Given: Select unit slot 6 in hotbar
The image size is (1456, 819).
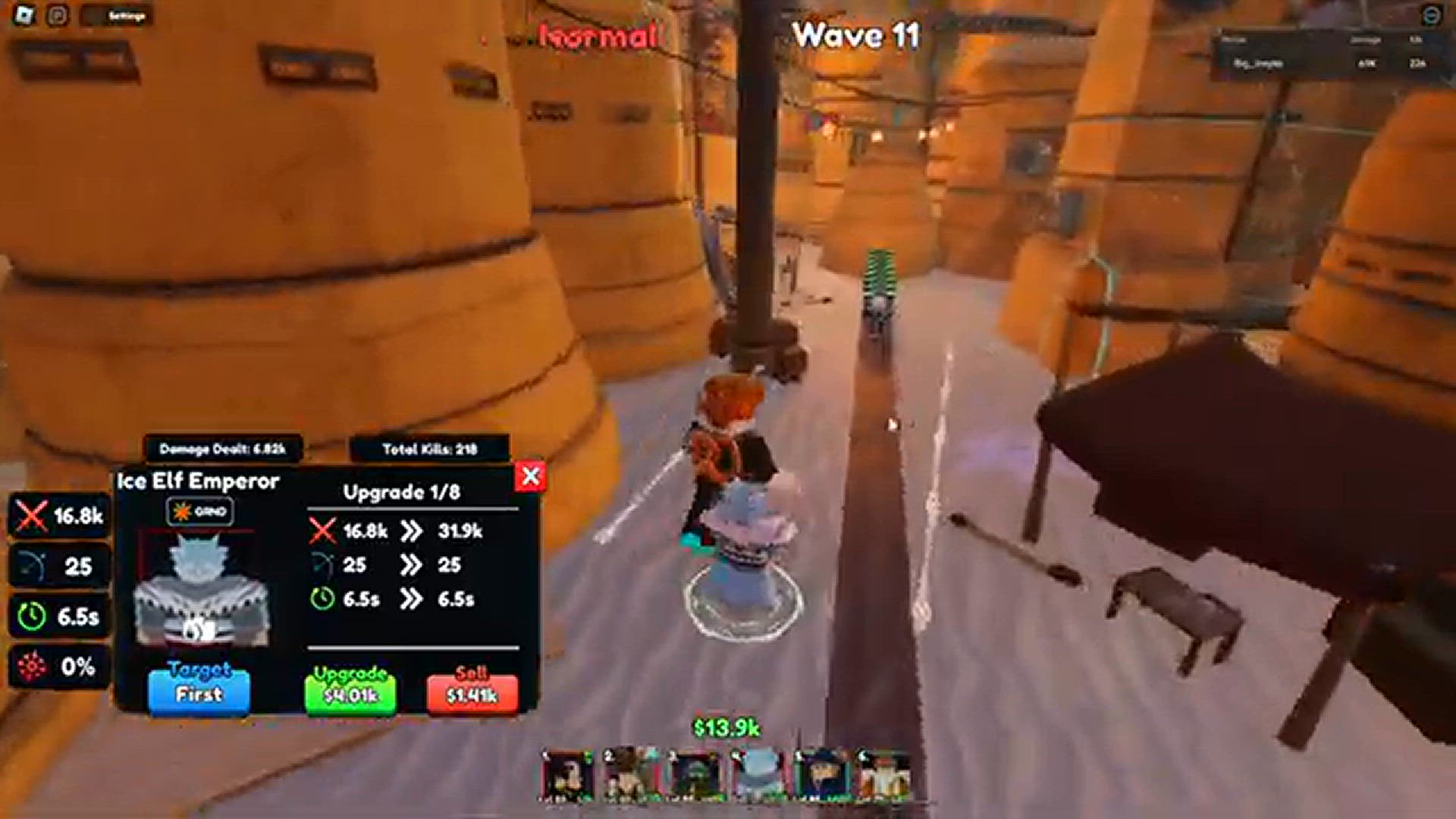Looking at the screenshot, I should pos(885,775).
